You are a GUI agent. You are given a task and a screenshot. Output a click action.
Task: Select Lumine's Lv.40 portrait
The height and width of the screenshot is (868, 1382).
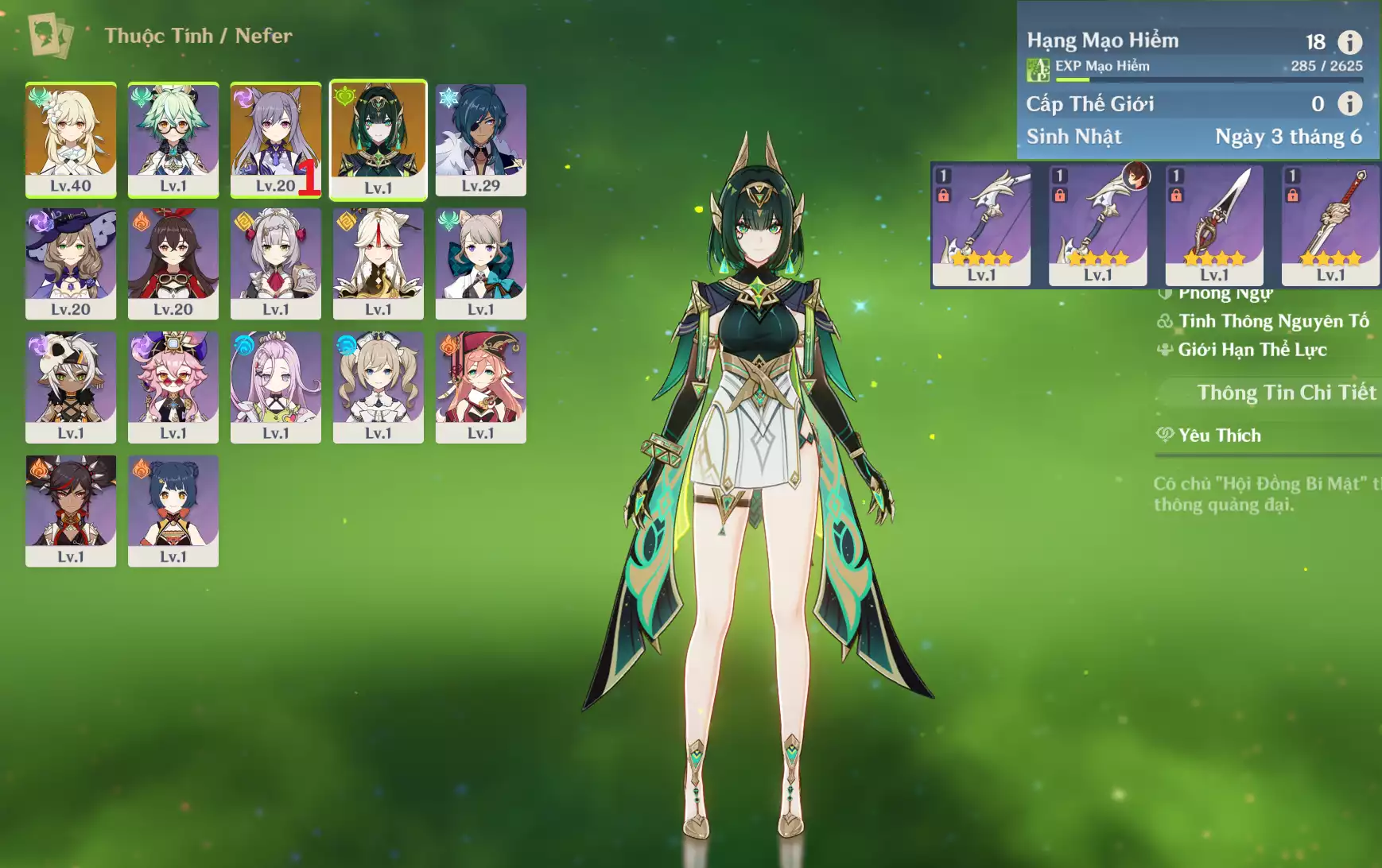[x=71, y=139]
